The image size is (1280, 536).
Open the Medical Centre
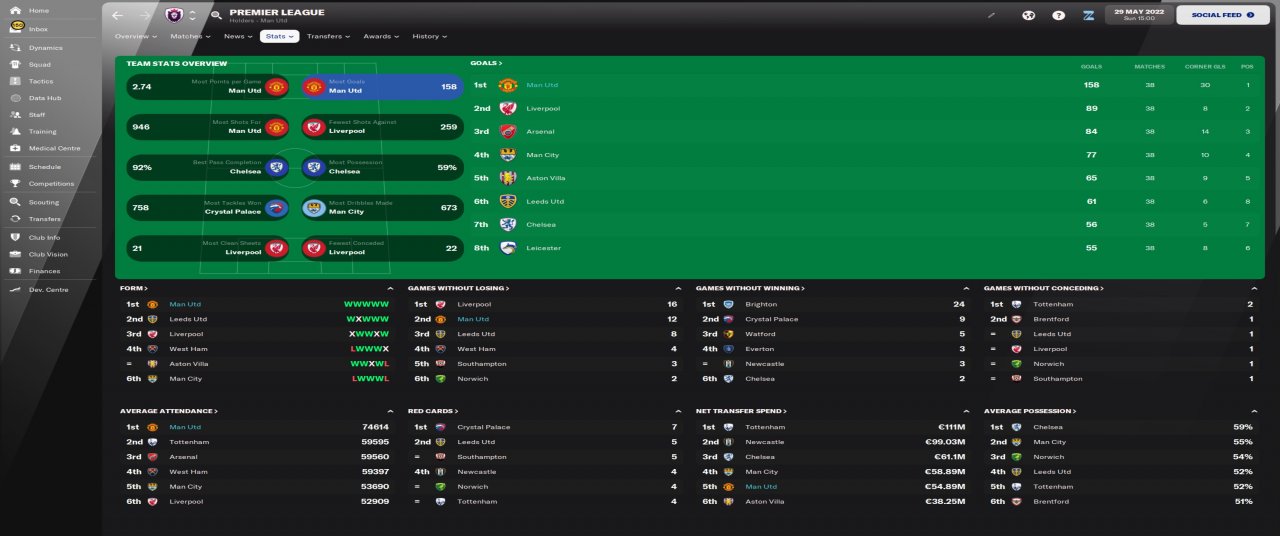pos(54,148)
